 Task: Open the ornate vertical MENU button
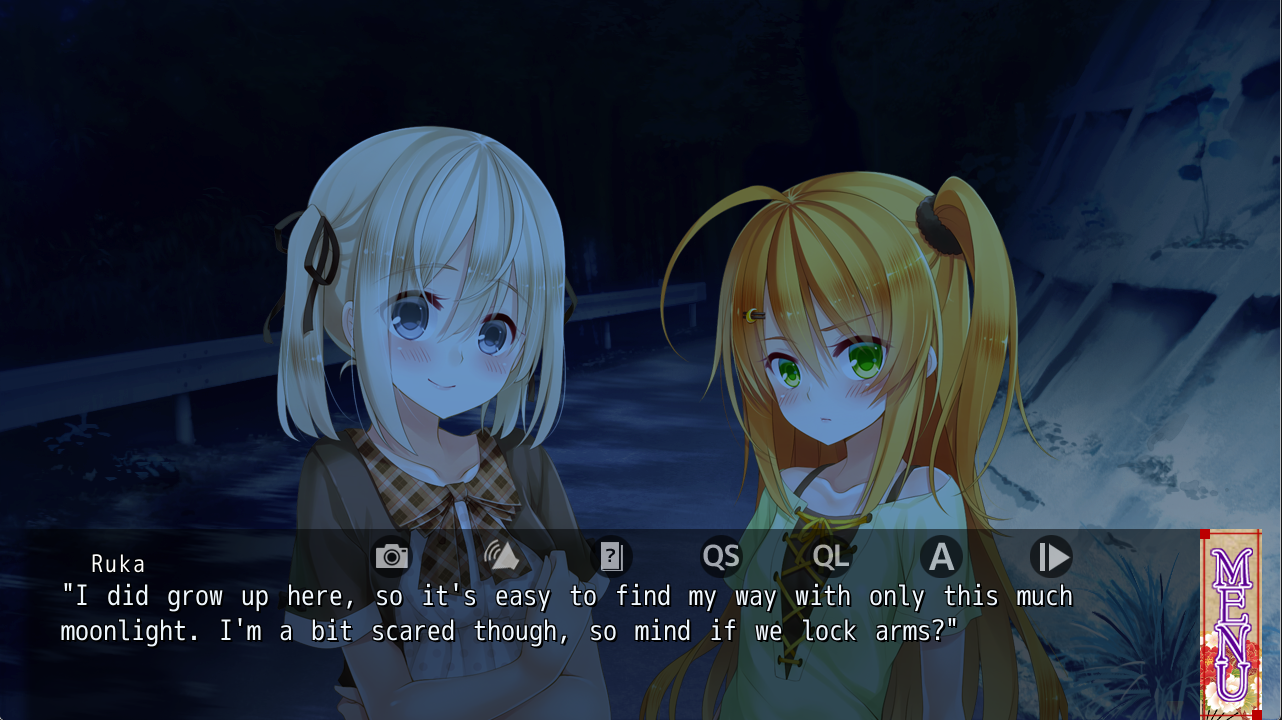1230,624
